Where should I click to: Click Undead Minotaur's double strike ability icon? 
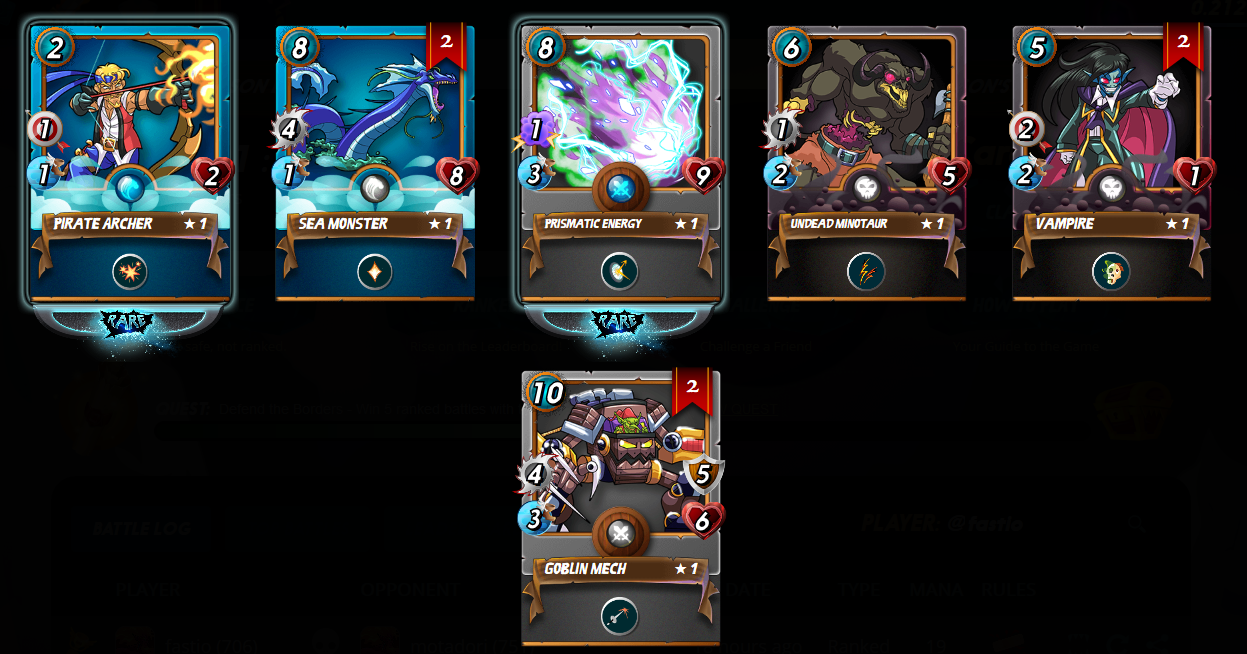pyautogui.click(x=866, y=271)
